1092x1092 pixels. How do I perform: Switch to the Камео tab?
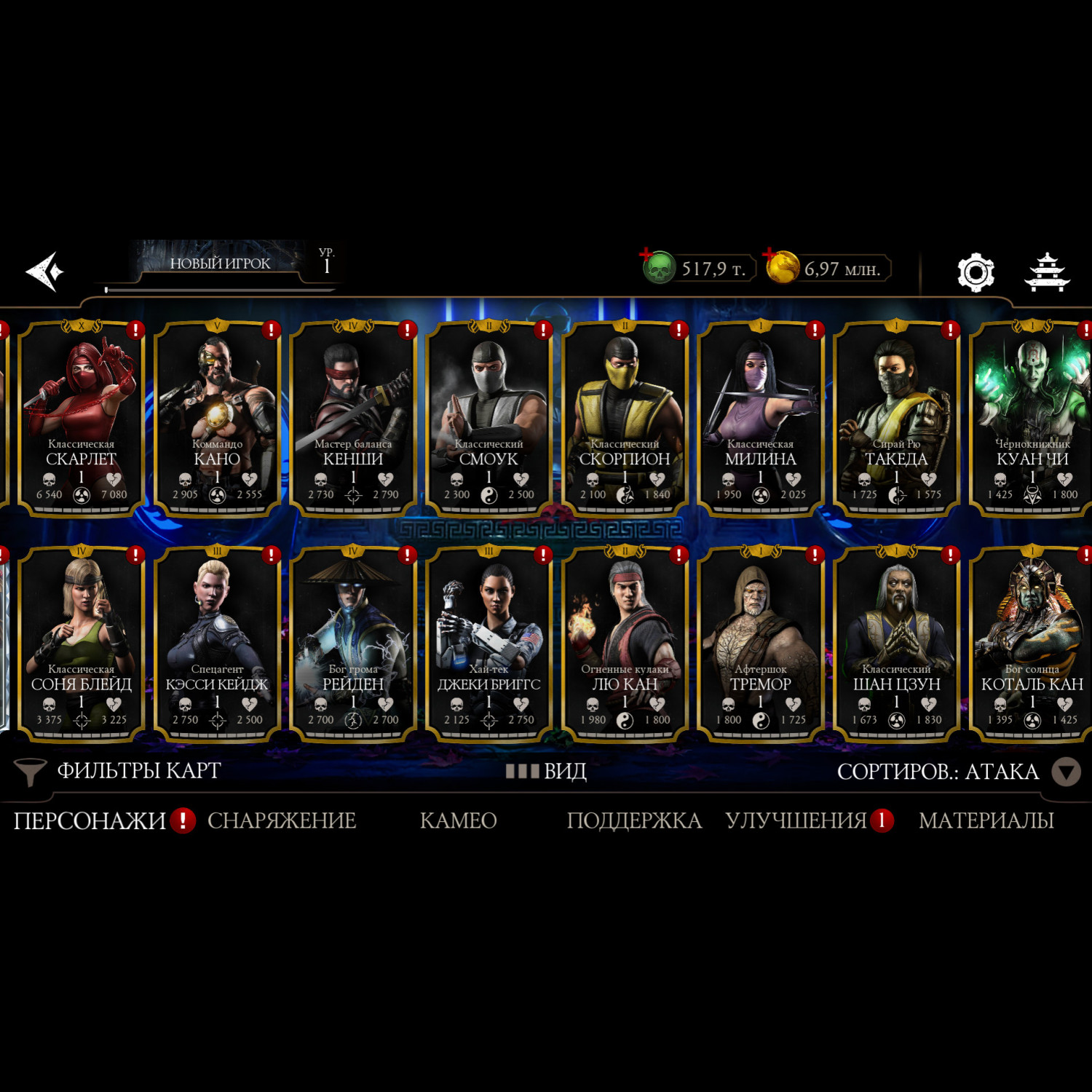pos(458,820)
